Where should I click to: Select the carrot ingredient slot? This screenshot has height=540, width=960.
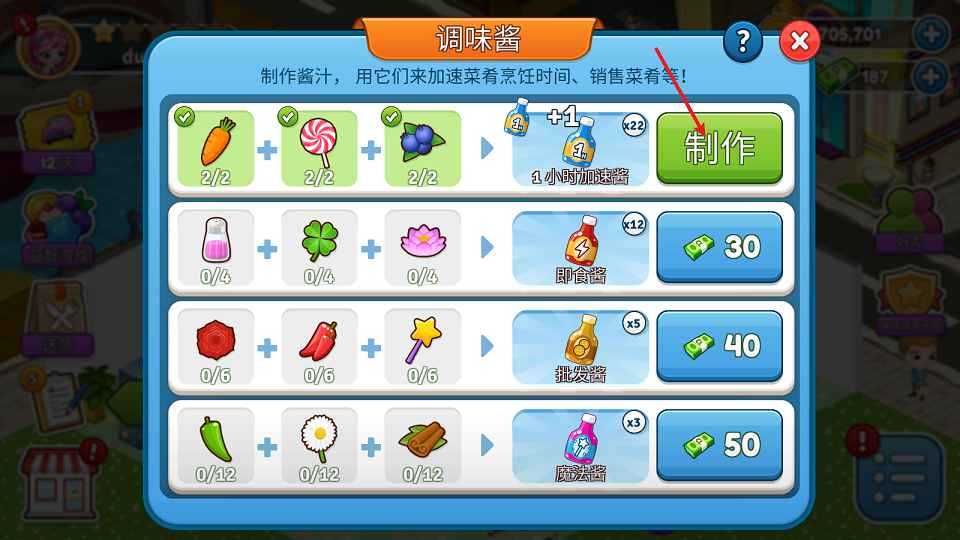click(x=215, y=148)
